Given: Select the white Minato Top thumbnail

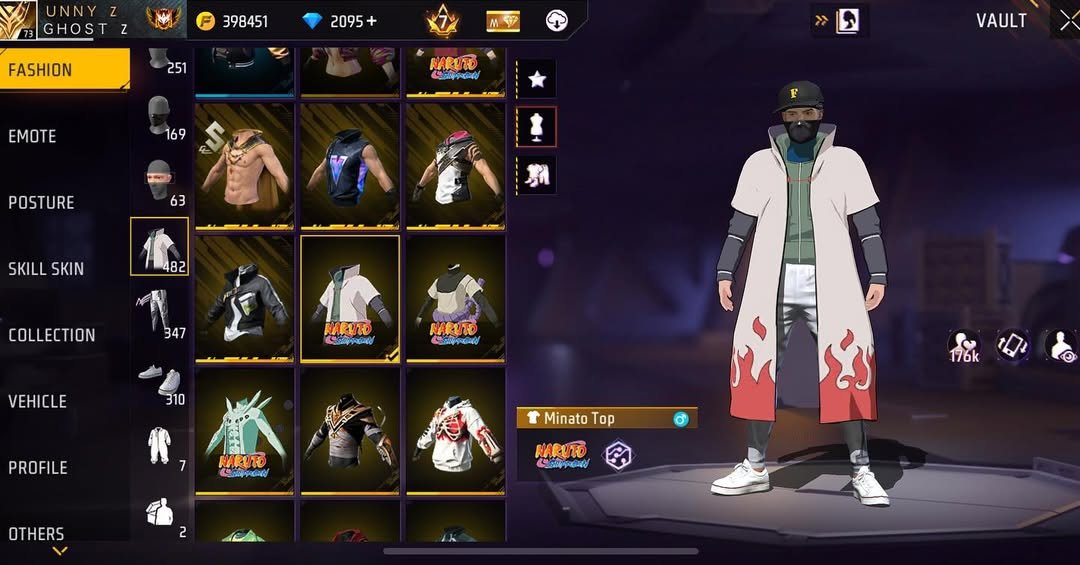Looking at the screenshot, I should tap(349, 298).
